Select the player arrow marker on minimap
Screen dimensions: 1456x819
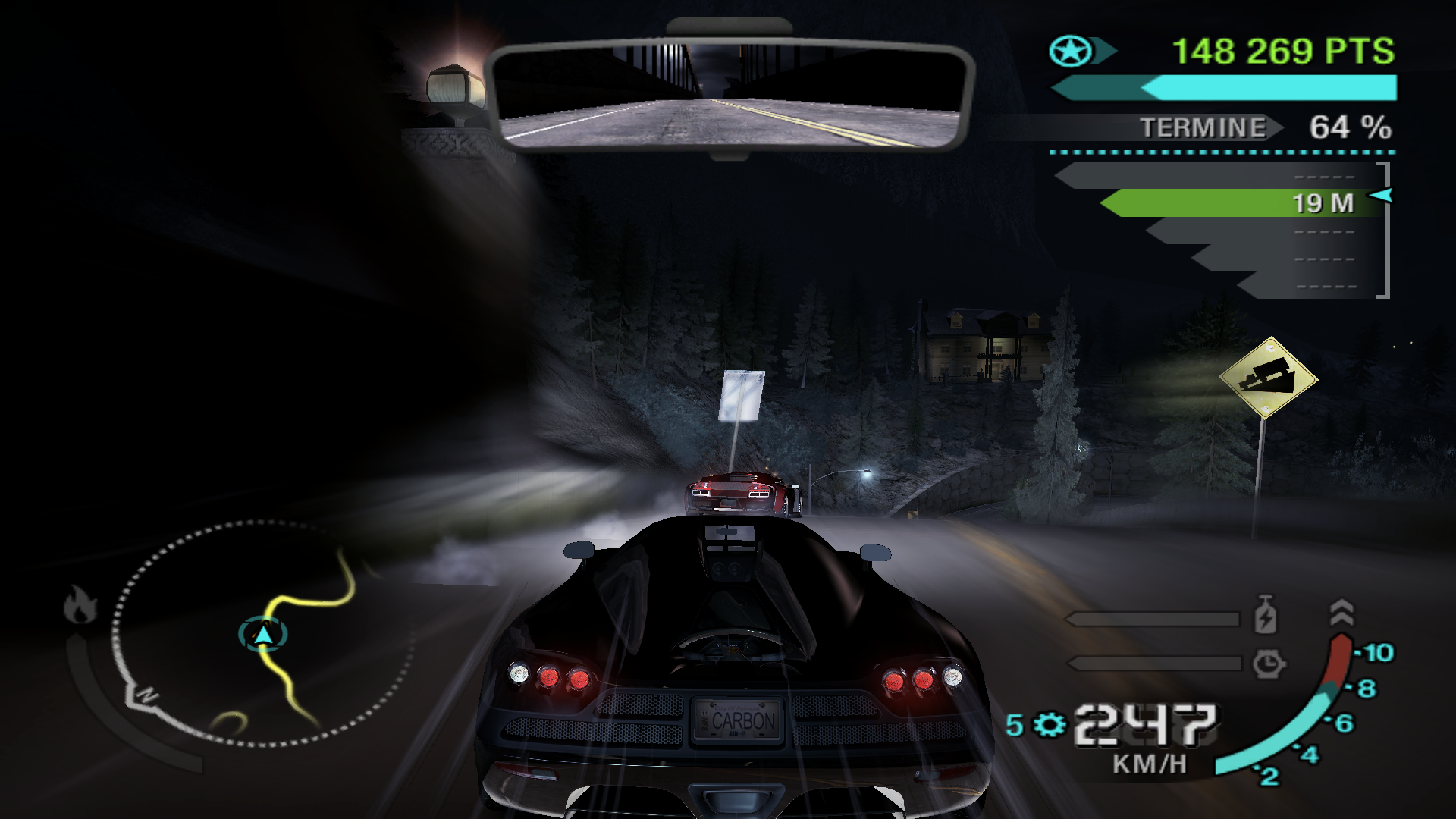[x=262, y=634]
